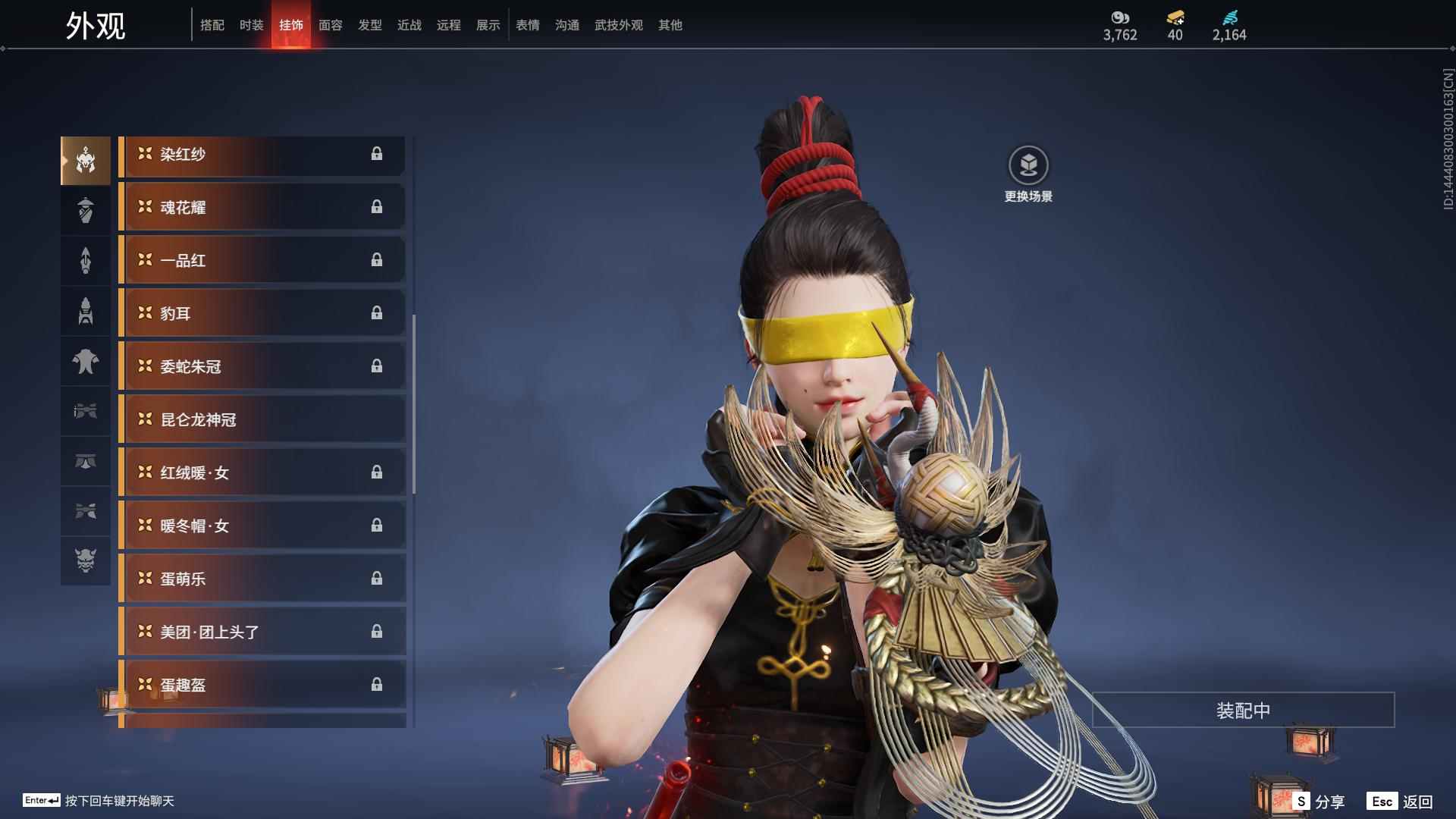Go to the 发型 tab
This screenshot has width=1456, height=819.
[370, 25]
